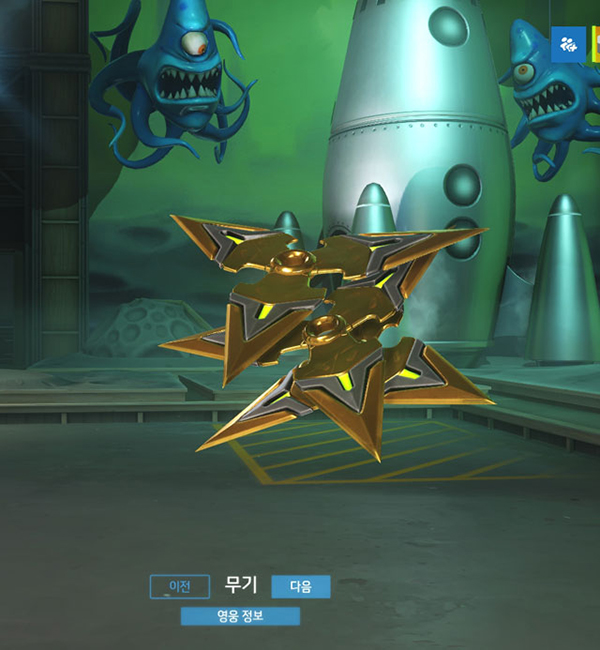Go to next item with 다음
The image size is (600, 650).
click(300, 586)
